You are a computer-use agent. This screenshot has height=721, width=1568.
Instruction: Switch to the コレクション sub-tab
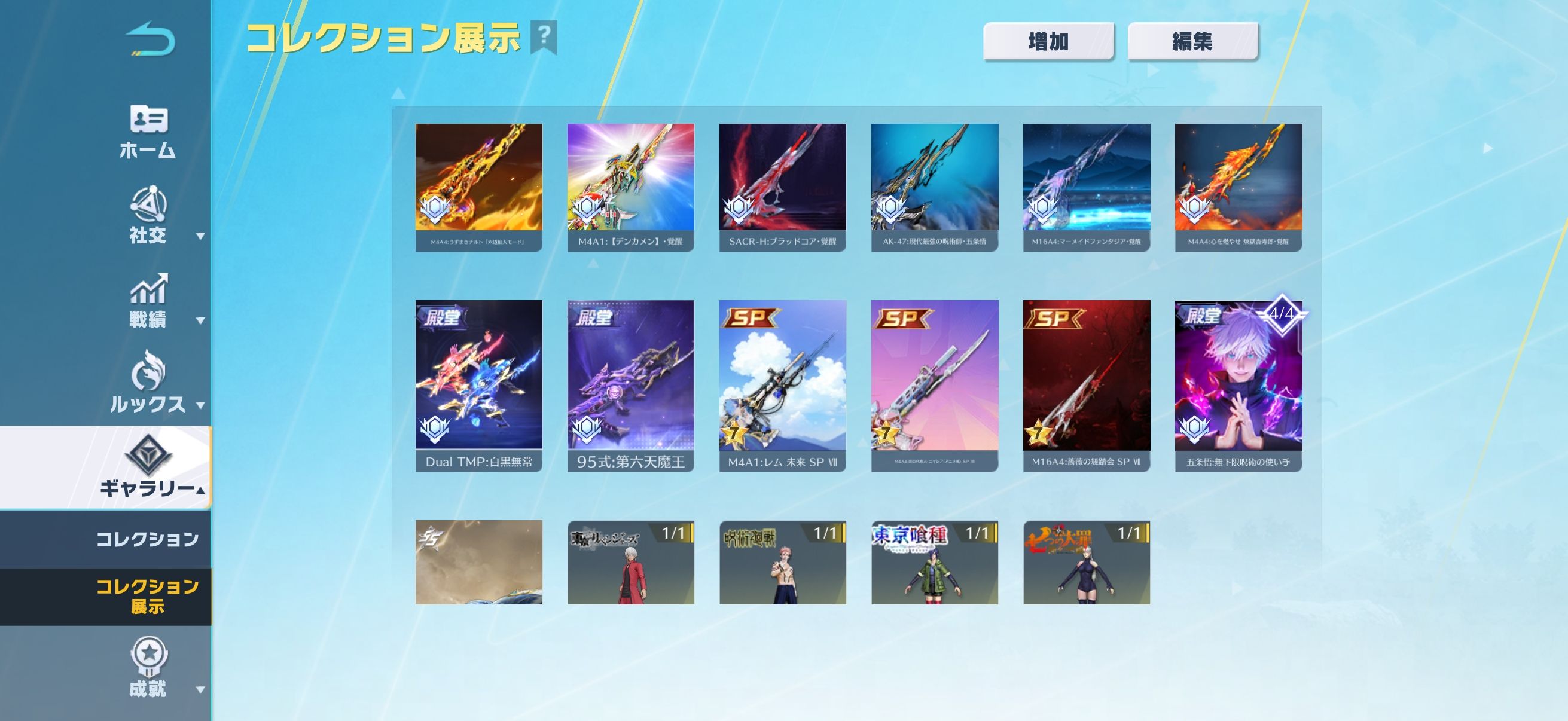click(x=147, y=539)
